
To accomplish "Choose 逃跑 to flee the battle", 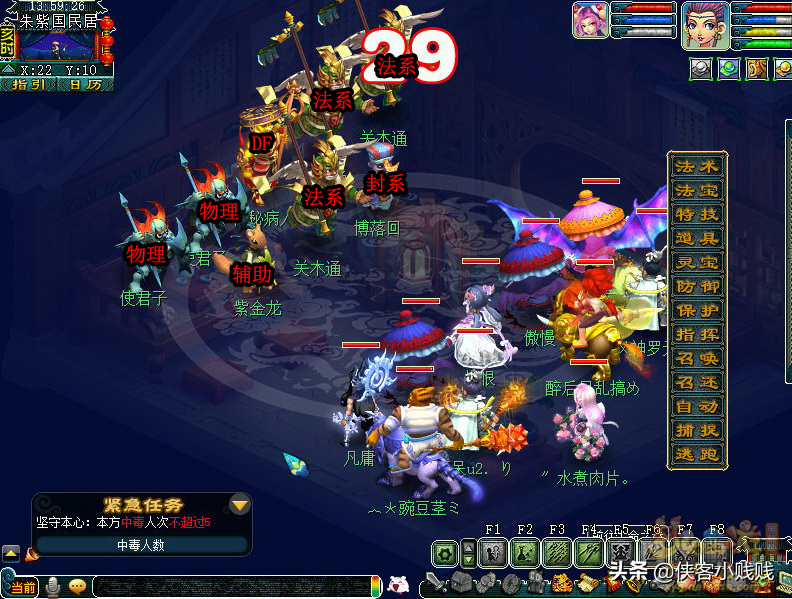I will 696,454.
